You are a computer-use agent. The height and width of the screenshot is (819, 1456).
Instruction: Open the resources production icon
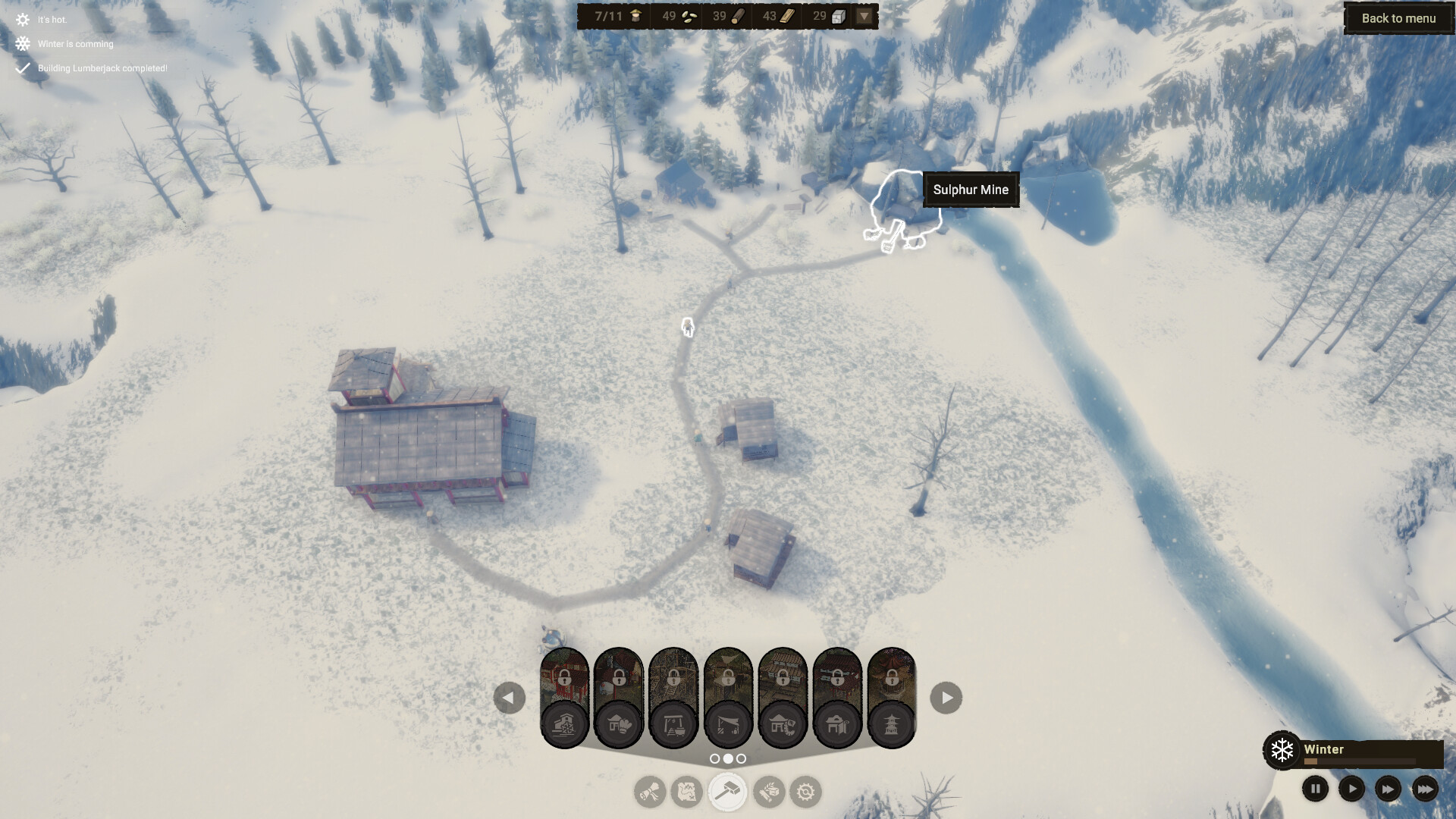click(768, 792)
